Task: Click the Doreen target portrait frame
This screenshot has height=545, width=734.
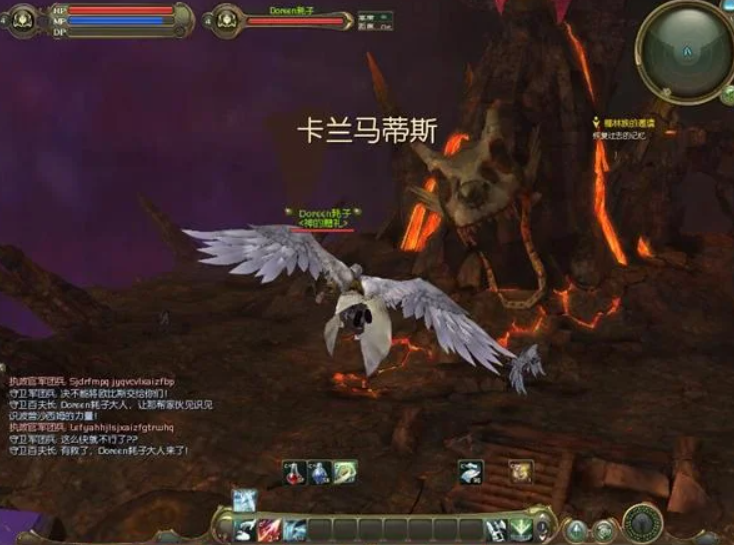Action: click(x=225, y=20)
